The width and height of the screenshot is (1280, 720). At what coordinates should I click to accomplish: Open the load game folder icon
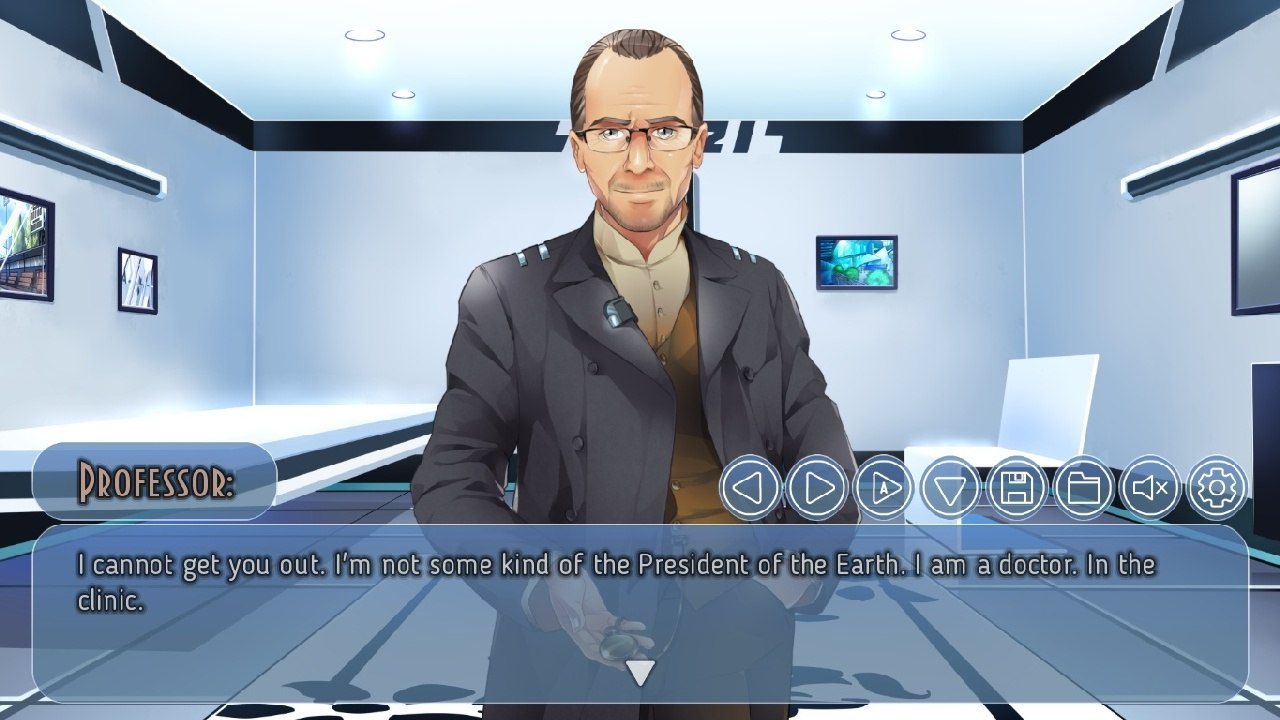[1084, 488]
